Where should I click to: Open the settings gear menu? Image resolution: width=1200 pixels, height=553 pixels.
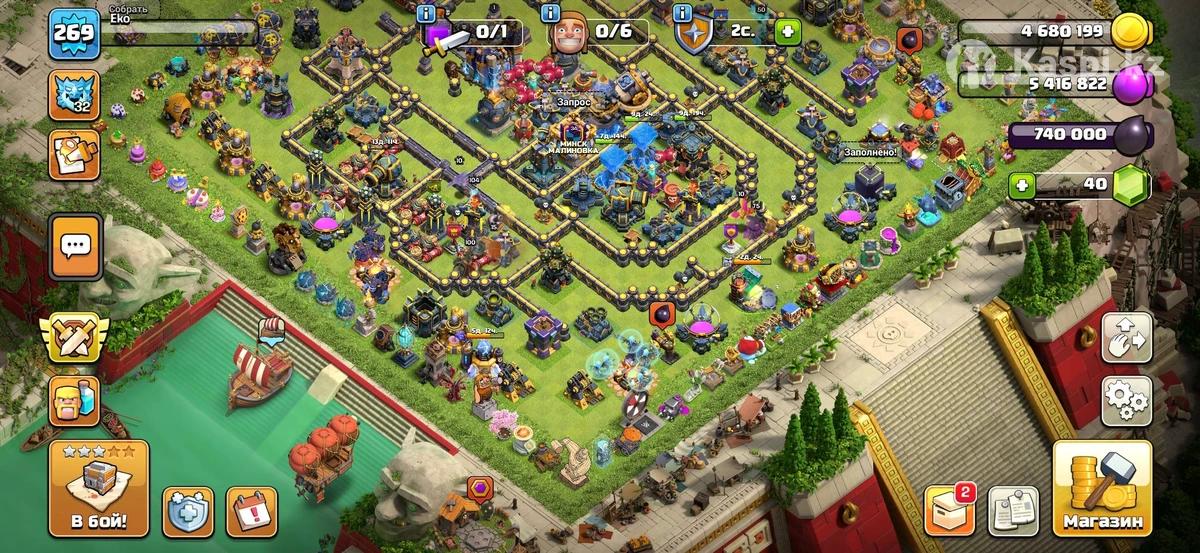pyautogui.click(x=1126, y=402)
